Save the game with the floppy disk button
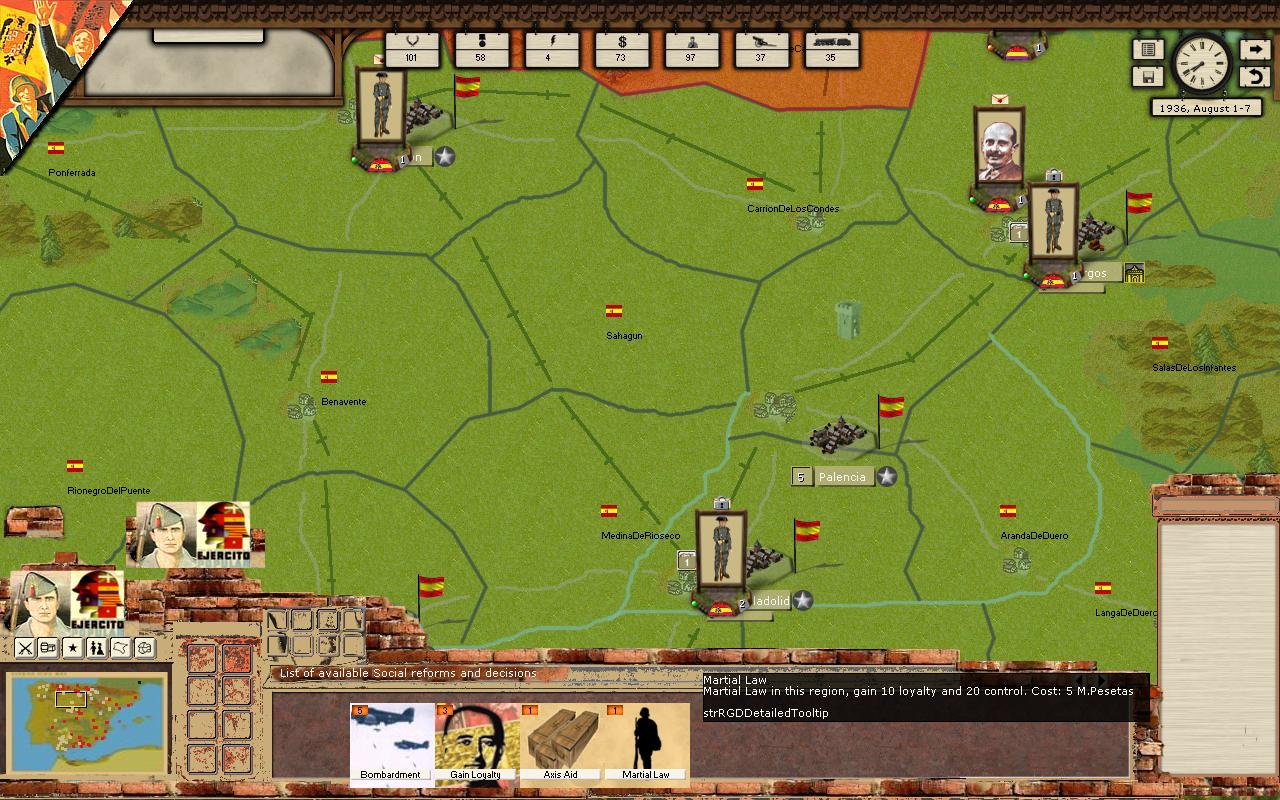1280x800 pixels. point(1148,77)
